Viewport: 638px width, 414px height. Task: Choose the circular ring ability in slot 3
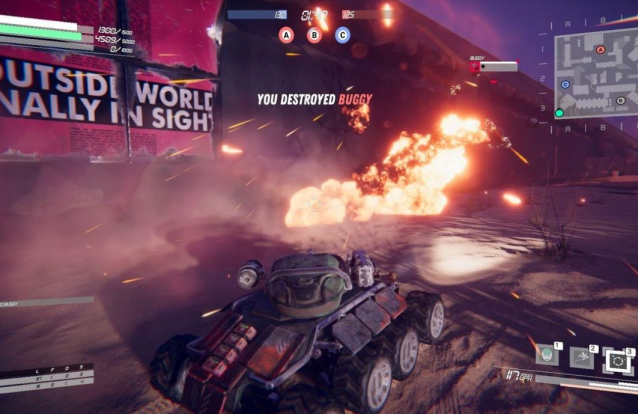tap(617, 359)
